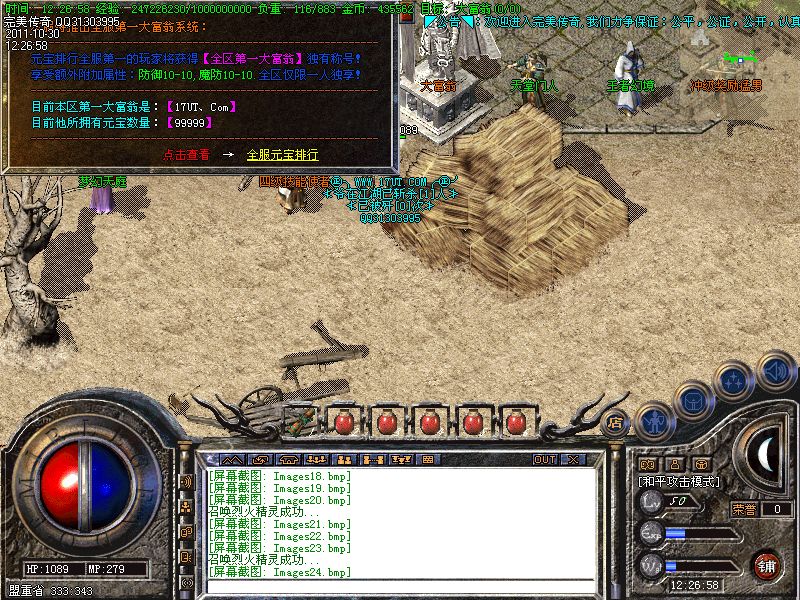This screenshot has width=800, height=600.
Task: Toggle sound with the speaker button
Action: (774, 370)
